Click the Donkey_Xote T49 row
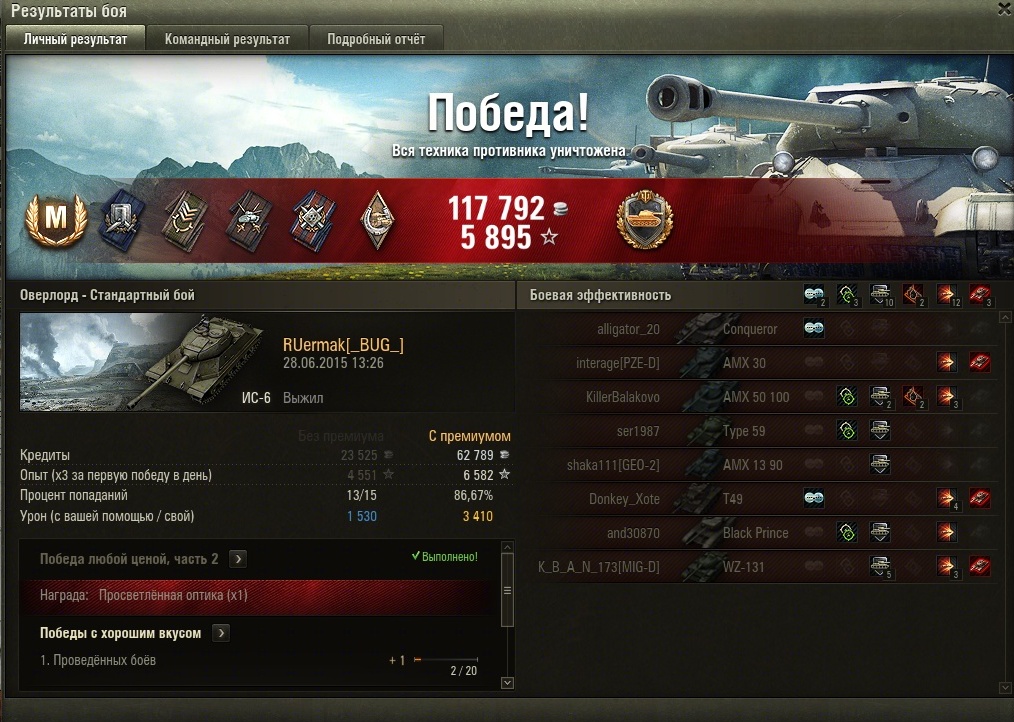 coord(760,499)
